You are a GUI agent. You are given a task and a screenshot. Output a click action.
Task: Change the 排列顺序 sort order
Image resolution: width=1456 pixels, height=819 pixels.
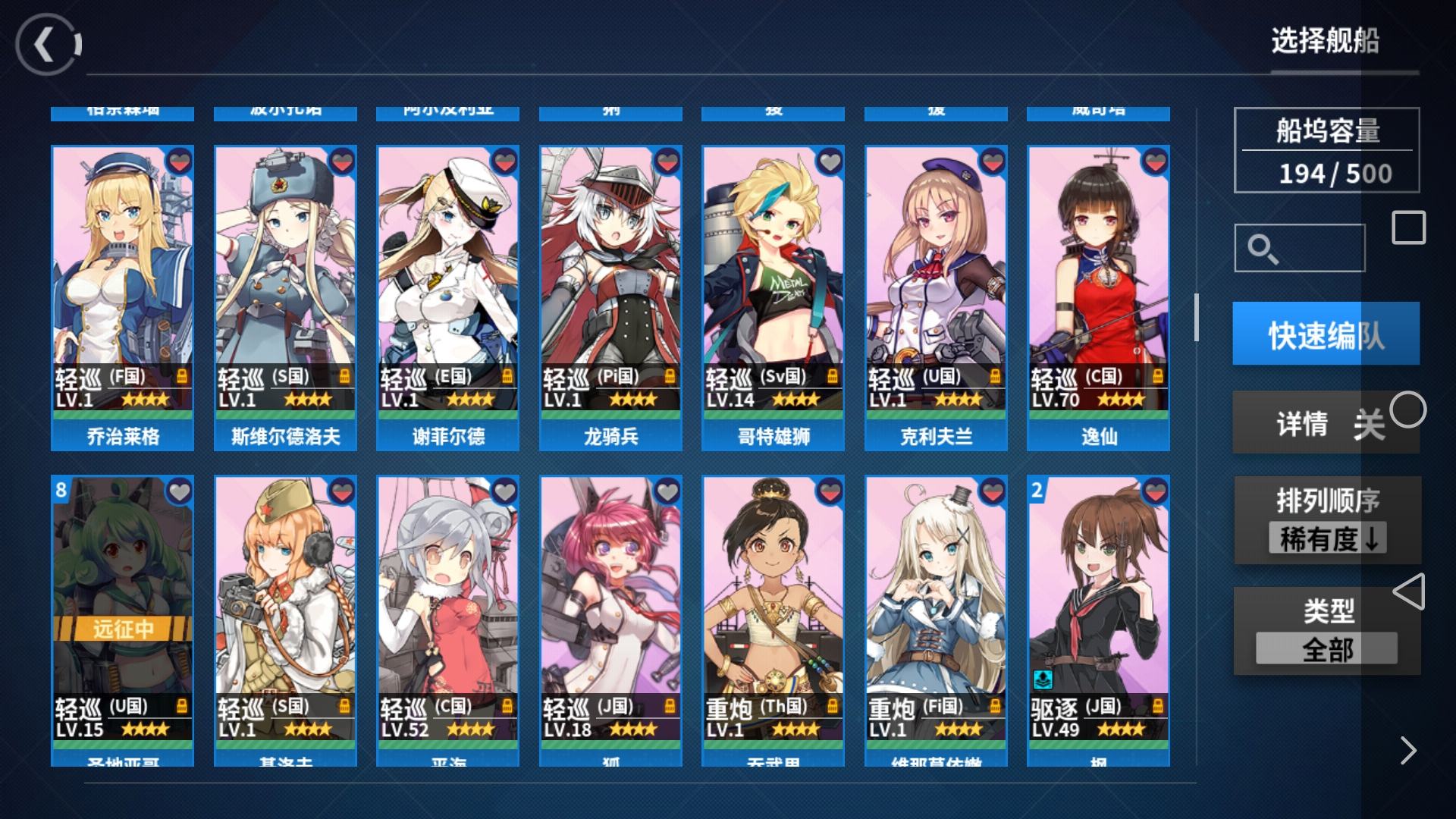tap(1327, 521)
